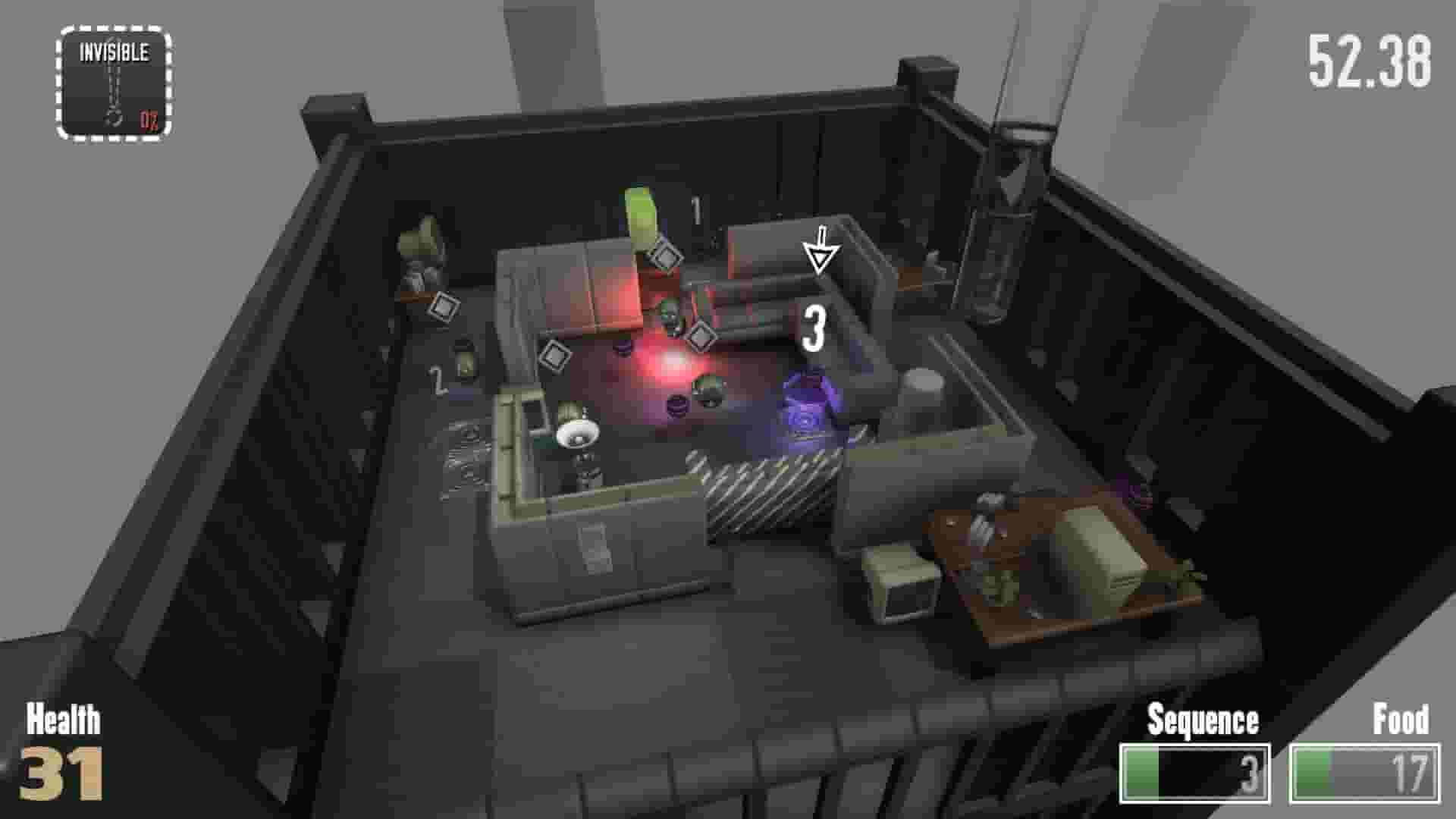Screen dimensions: 1456x819
Task: Select the green chameleon near waypoint 1
Action: pyautogui.click(x=639, y=214)
